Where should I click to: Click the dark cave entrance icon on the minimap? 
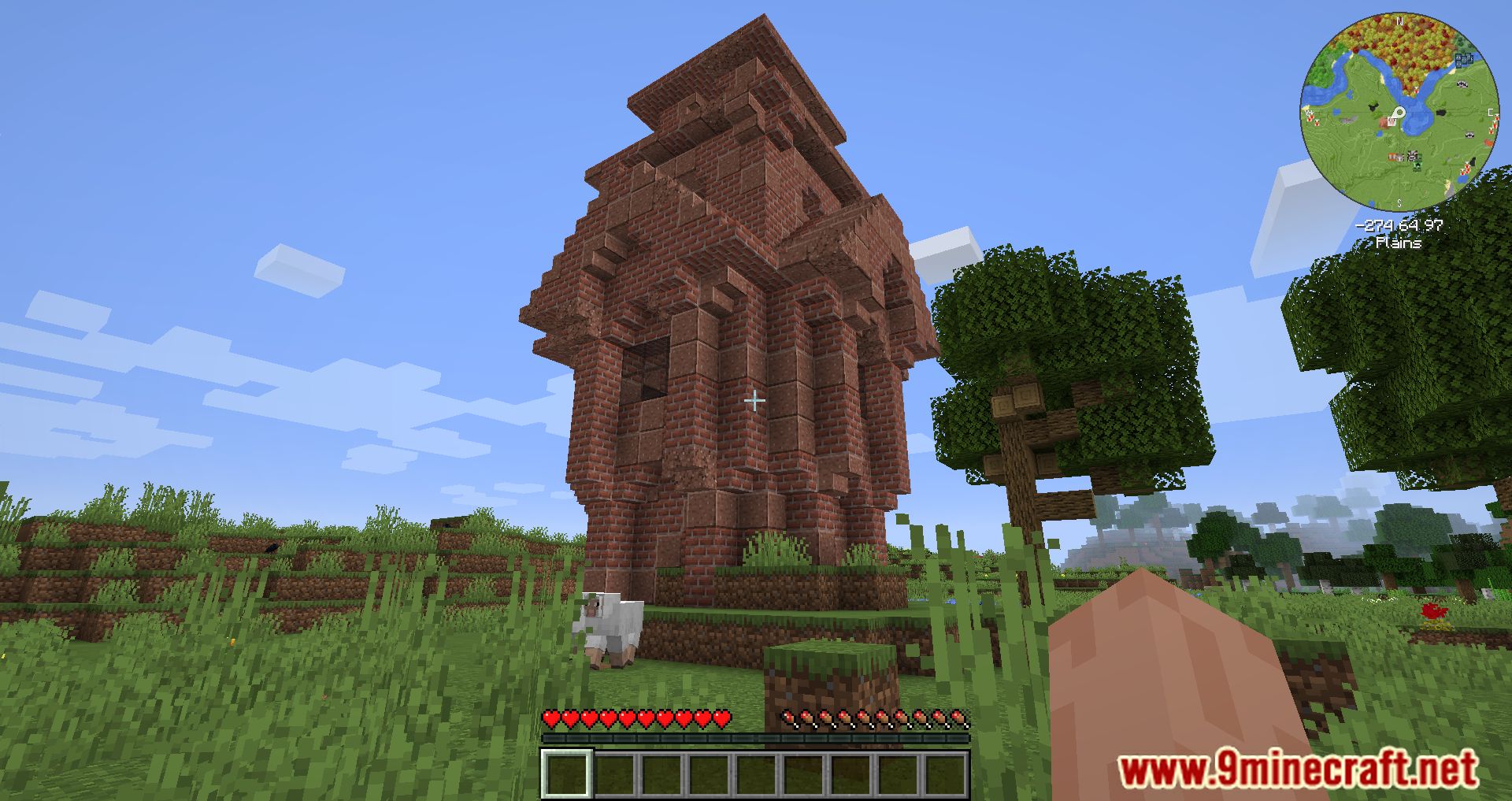coord(1441,111)
